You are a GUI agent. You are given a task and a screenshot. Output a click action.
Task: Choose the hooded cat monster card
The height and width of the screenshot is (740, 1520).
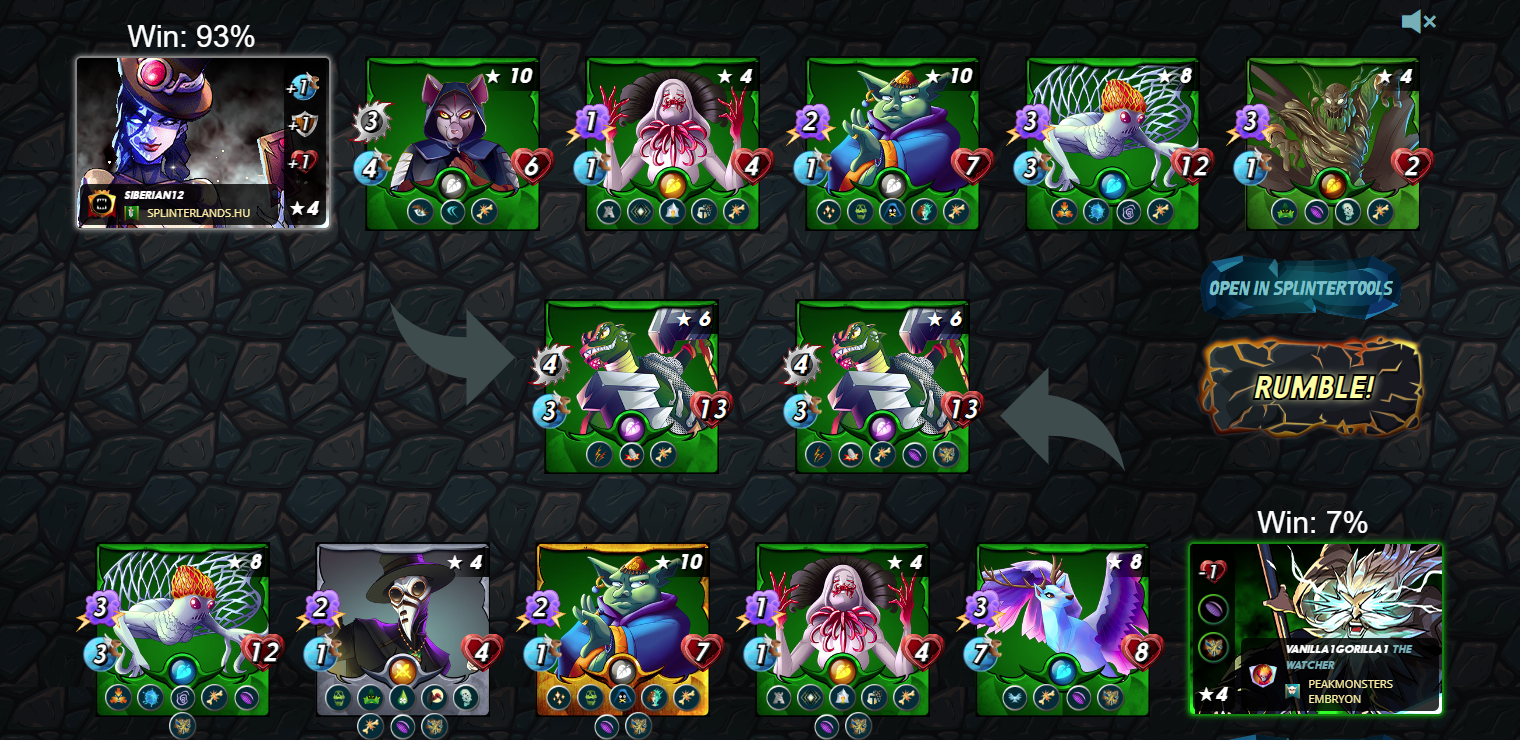coord(453,143)
